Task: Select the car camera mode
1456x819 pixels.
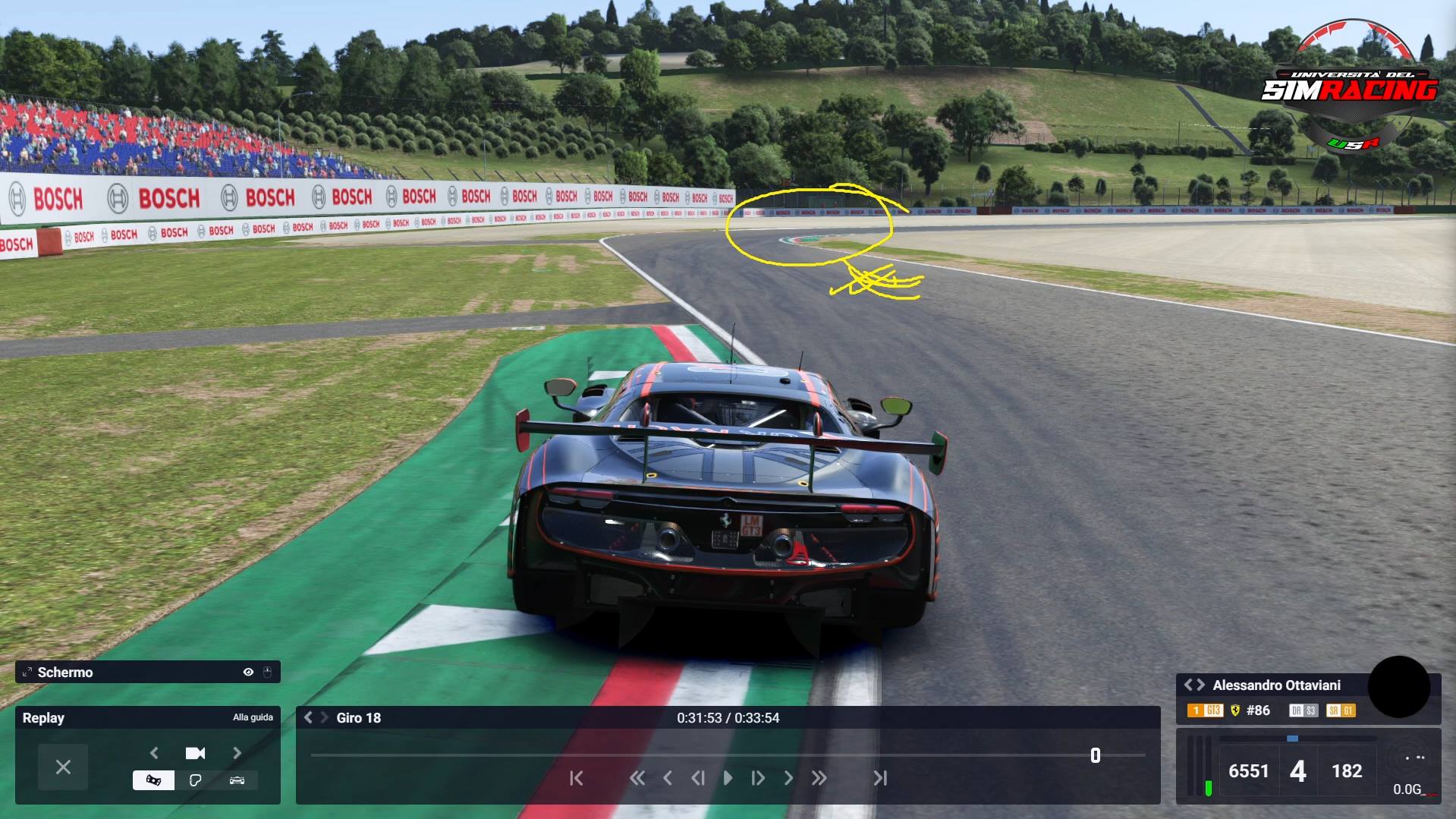Action: coord(237,780)
